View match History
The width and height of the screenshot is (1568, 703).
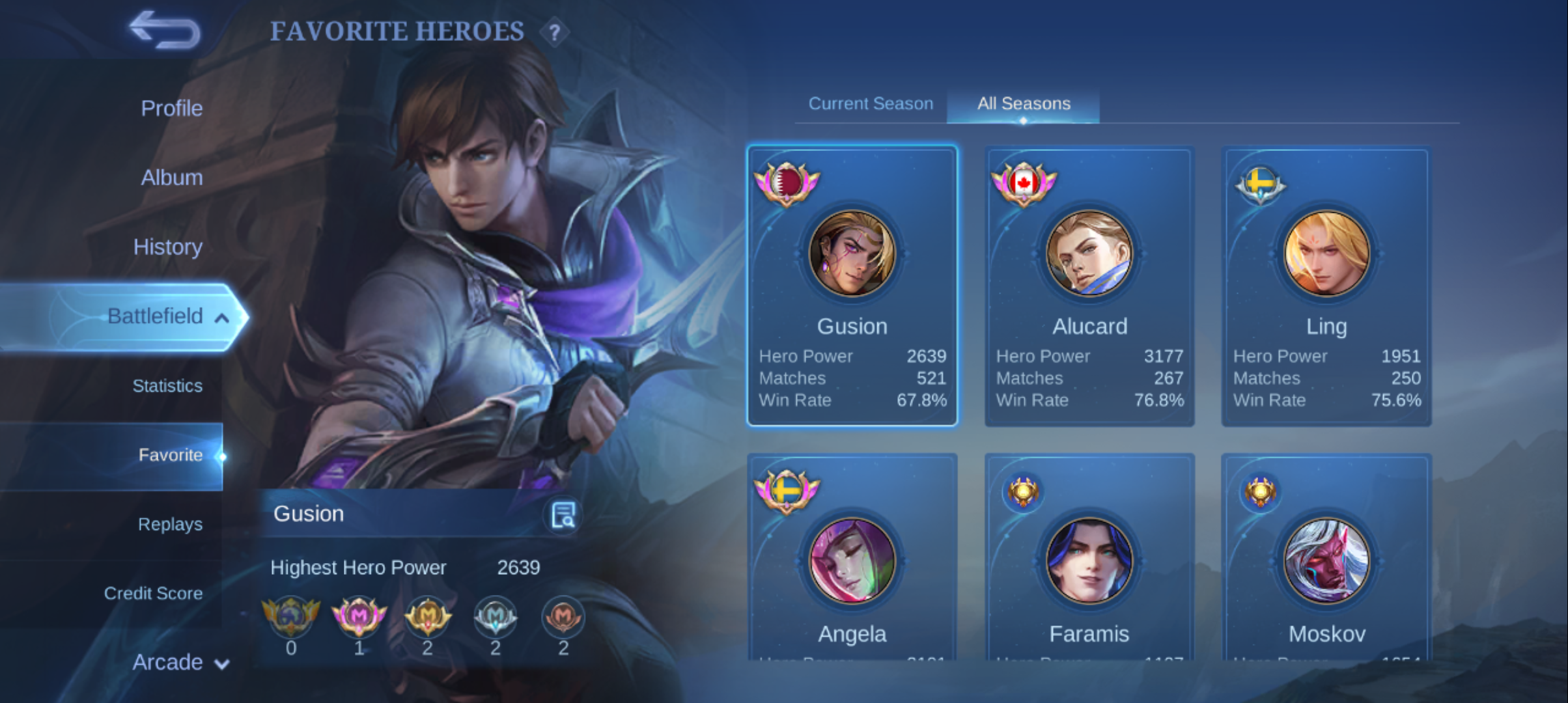pyautogui.click(x=167, y=247)
